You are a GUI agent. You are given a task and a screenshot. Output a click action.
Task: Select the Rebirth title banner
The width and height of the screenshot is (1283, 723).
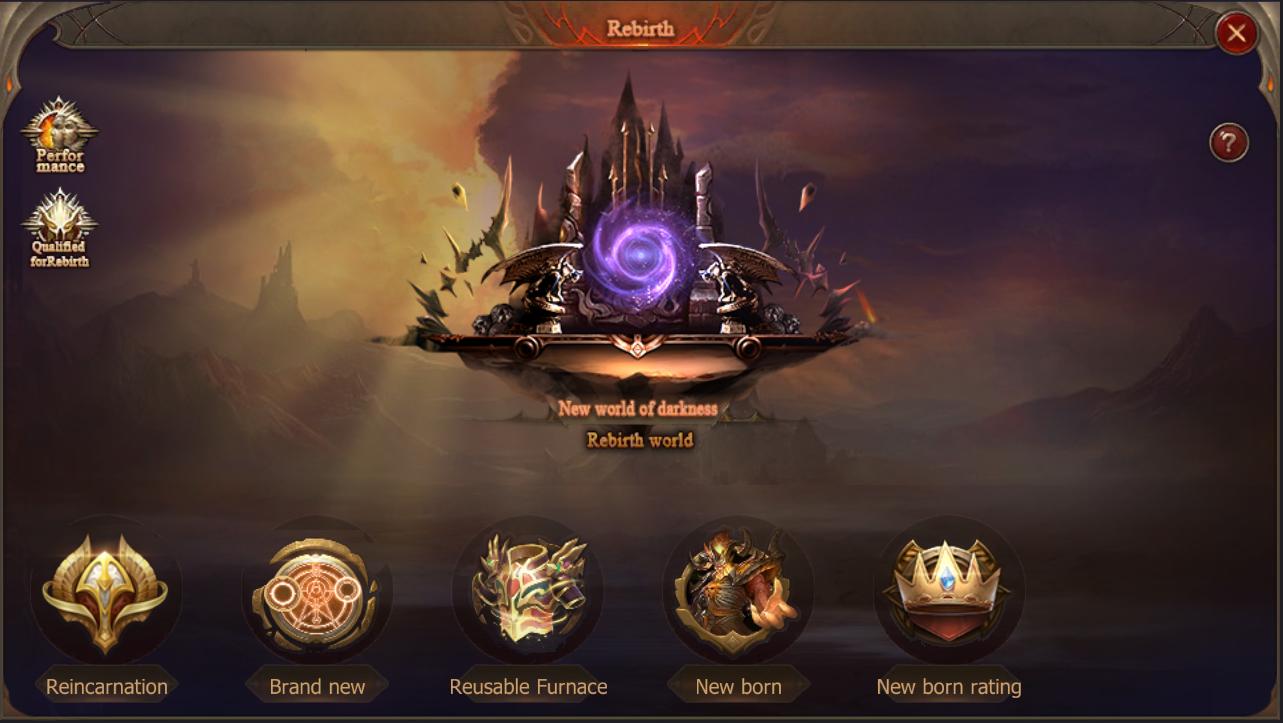click(x=641, y=29)
